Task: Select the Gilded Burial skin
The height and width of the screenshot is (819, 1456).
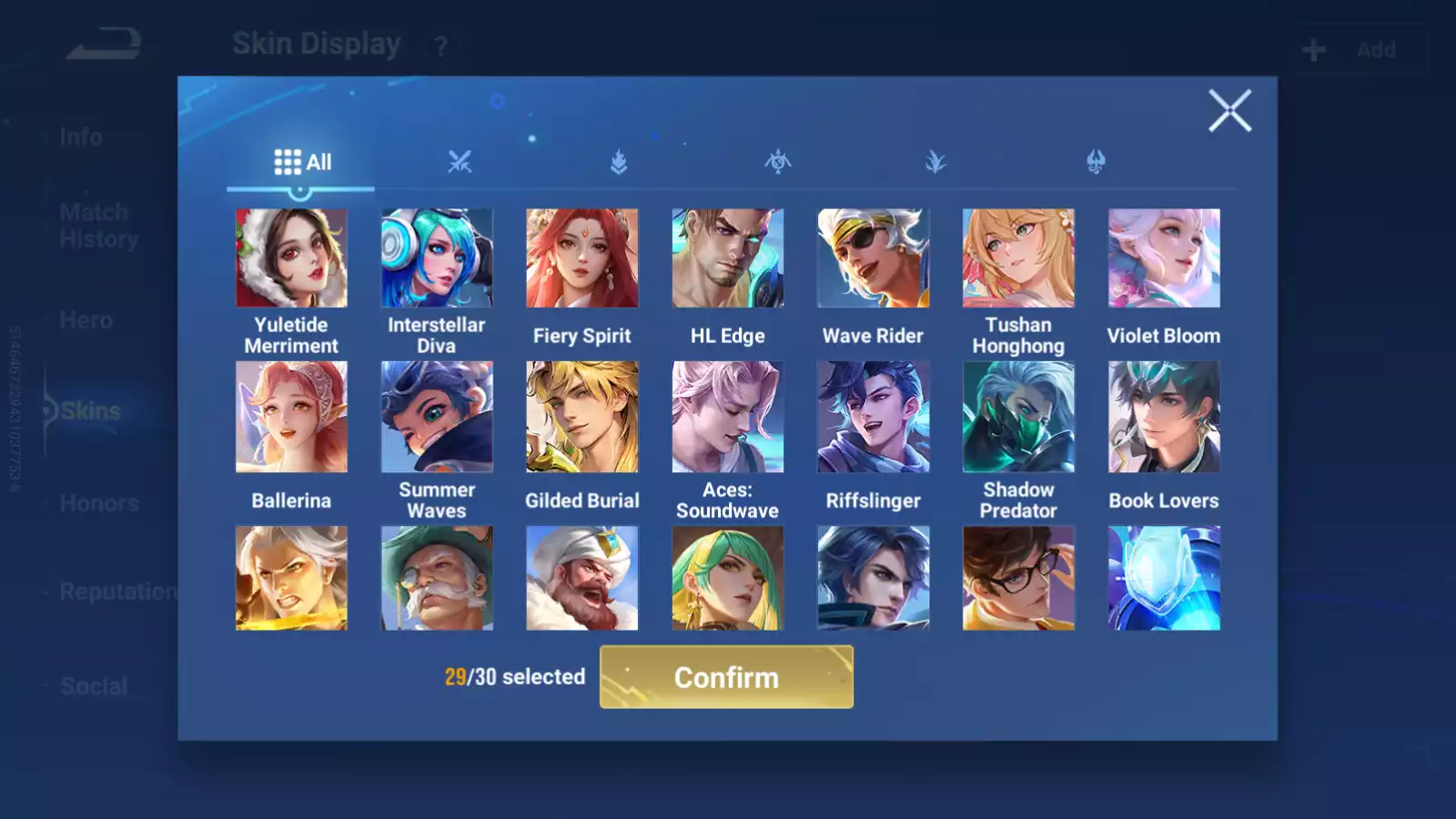Action: point(582,417)
